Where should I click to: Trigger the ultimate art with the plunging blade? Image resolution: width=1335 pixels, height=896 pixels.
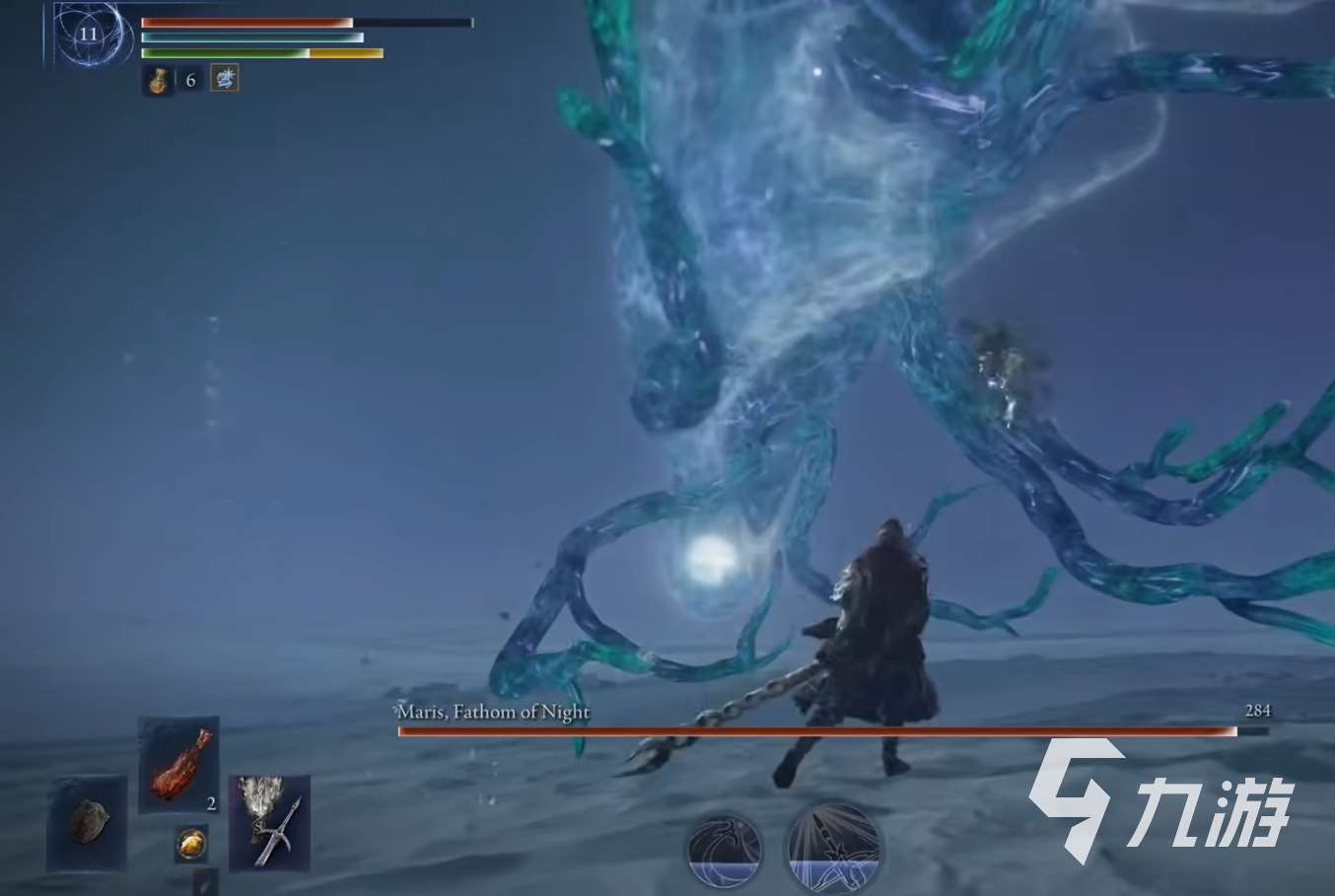point(833,847)
